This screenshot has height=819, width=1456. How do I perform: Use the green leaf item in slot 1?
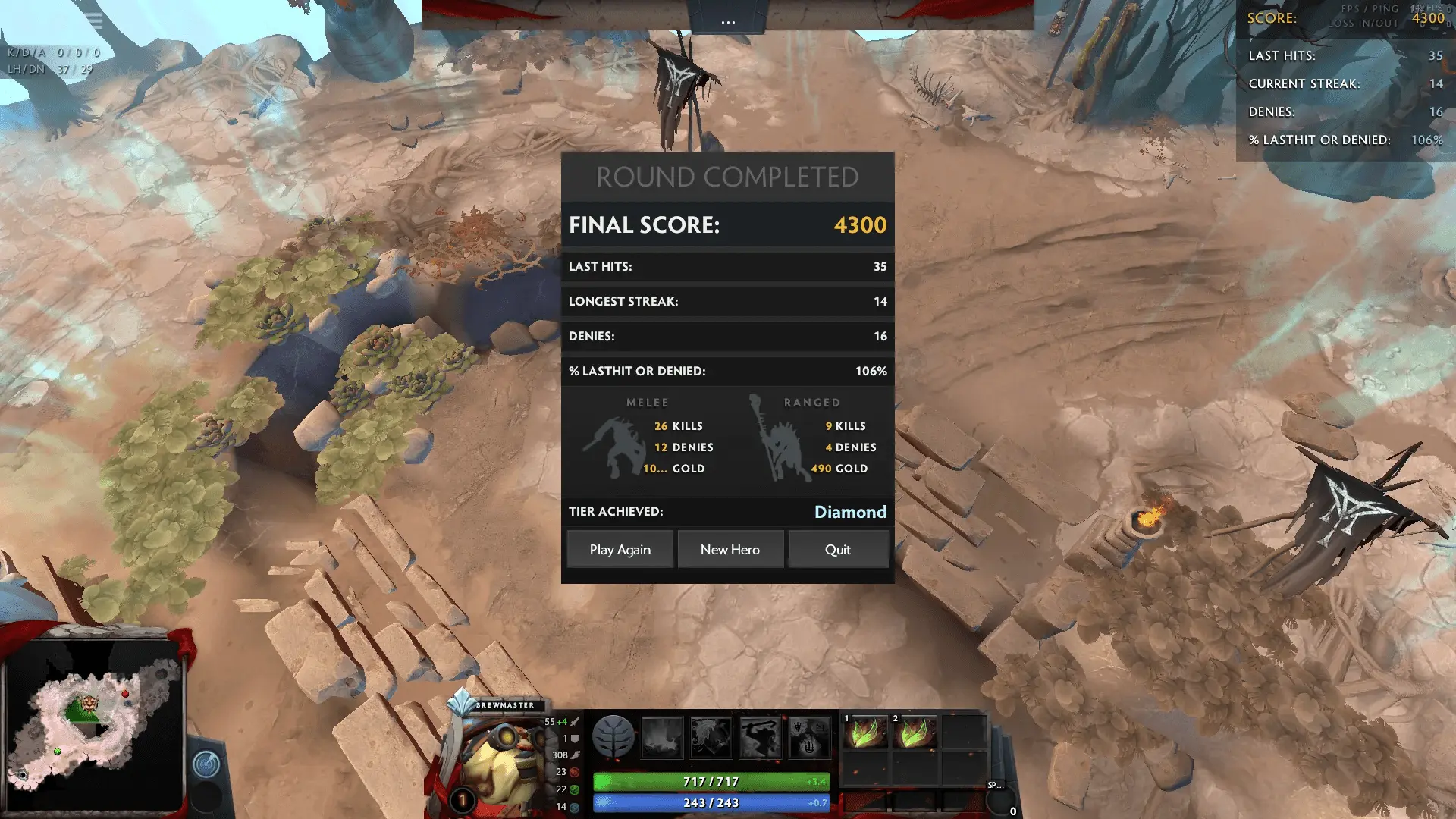pos(865,734)
